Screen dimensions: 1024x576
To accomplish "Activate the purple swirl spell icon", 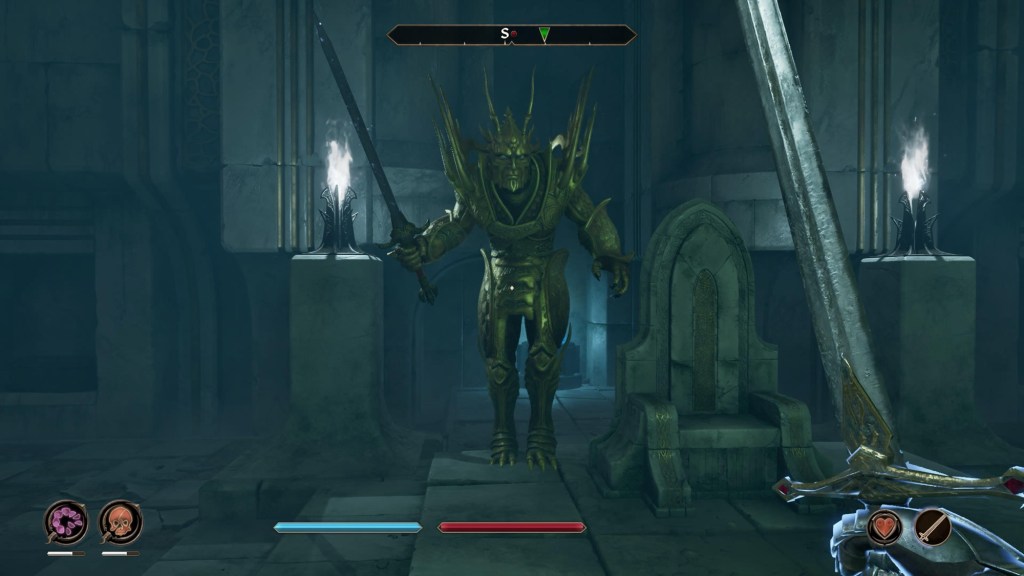I will pyautogui.click(x=66, y=521).
